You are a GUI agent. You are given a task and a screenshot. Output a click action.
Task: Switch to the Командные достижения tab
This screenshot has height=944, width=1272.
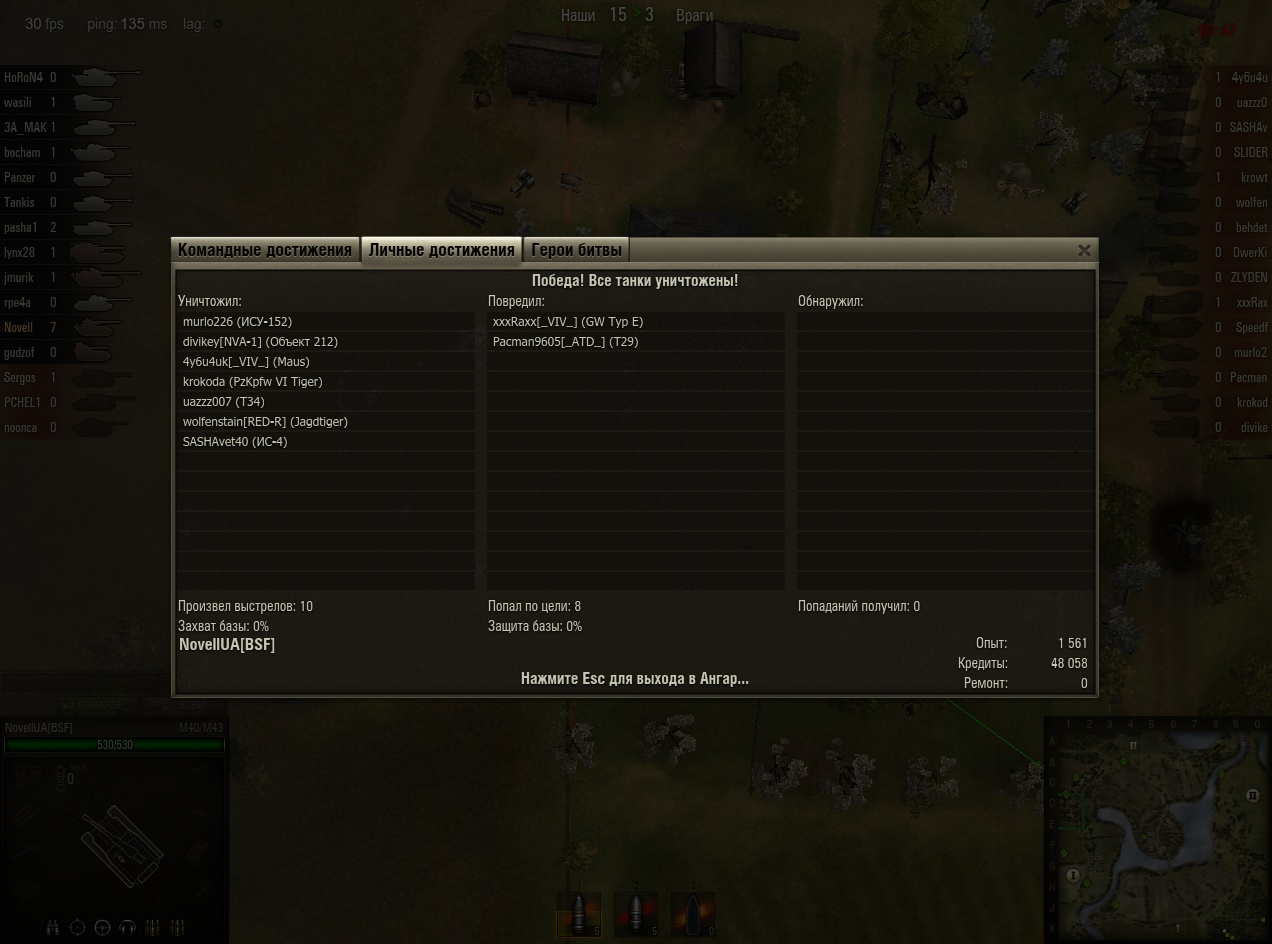(266, 250)
